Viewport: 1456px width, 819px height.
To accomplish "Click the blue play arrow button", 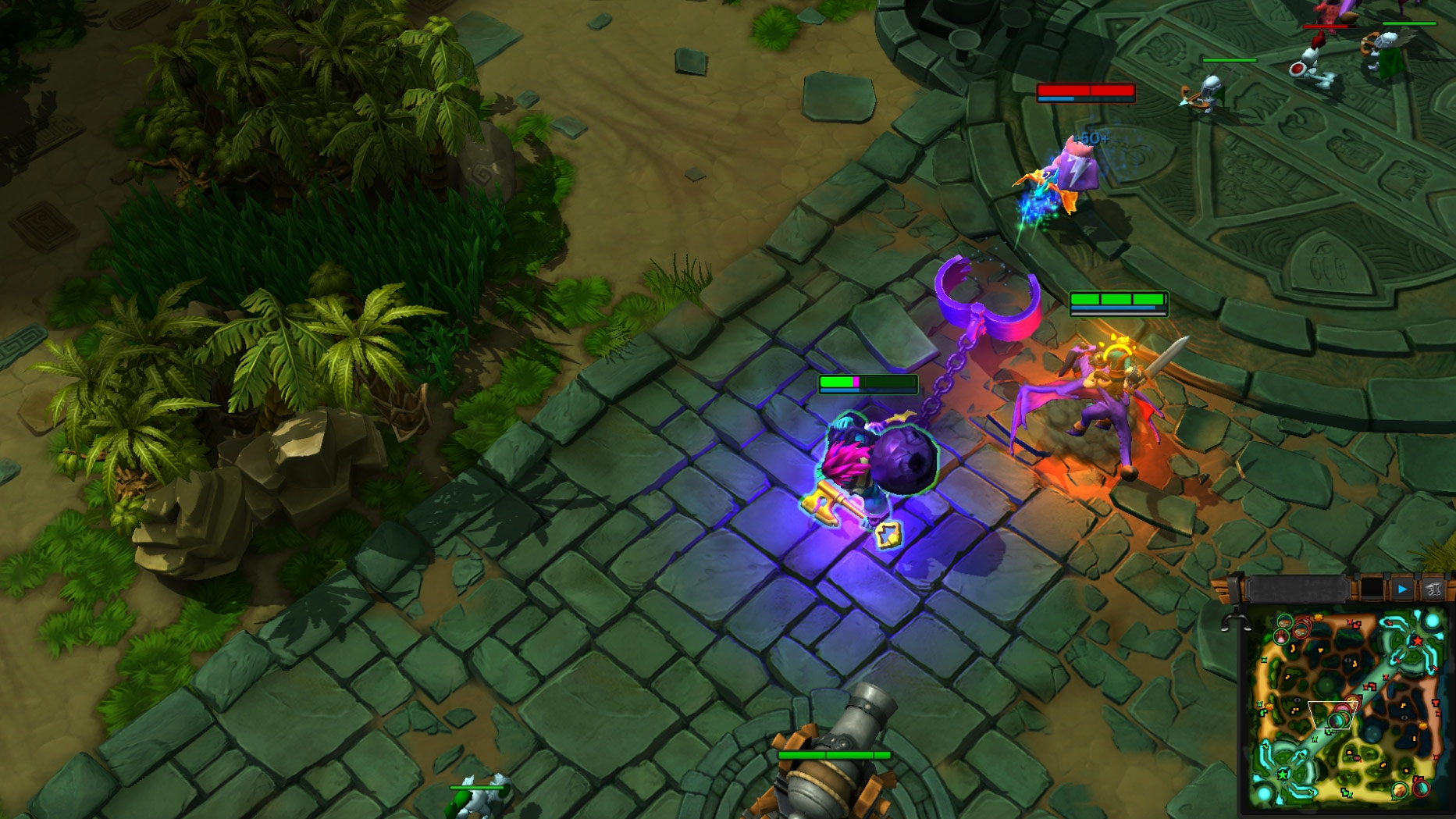I will [1402, 589].
